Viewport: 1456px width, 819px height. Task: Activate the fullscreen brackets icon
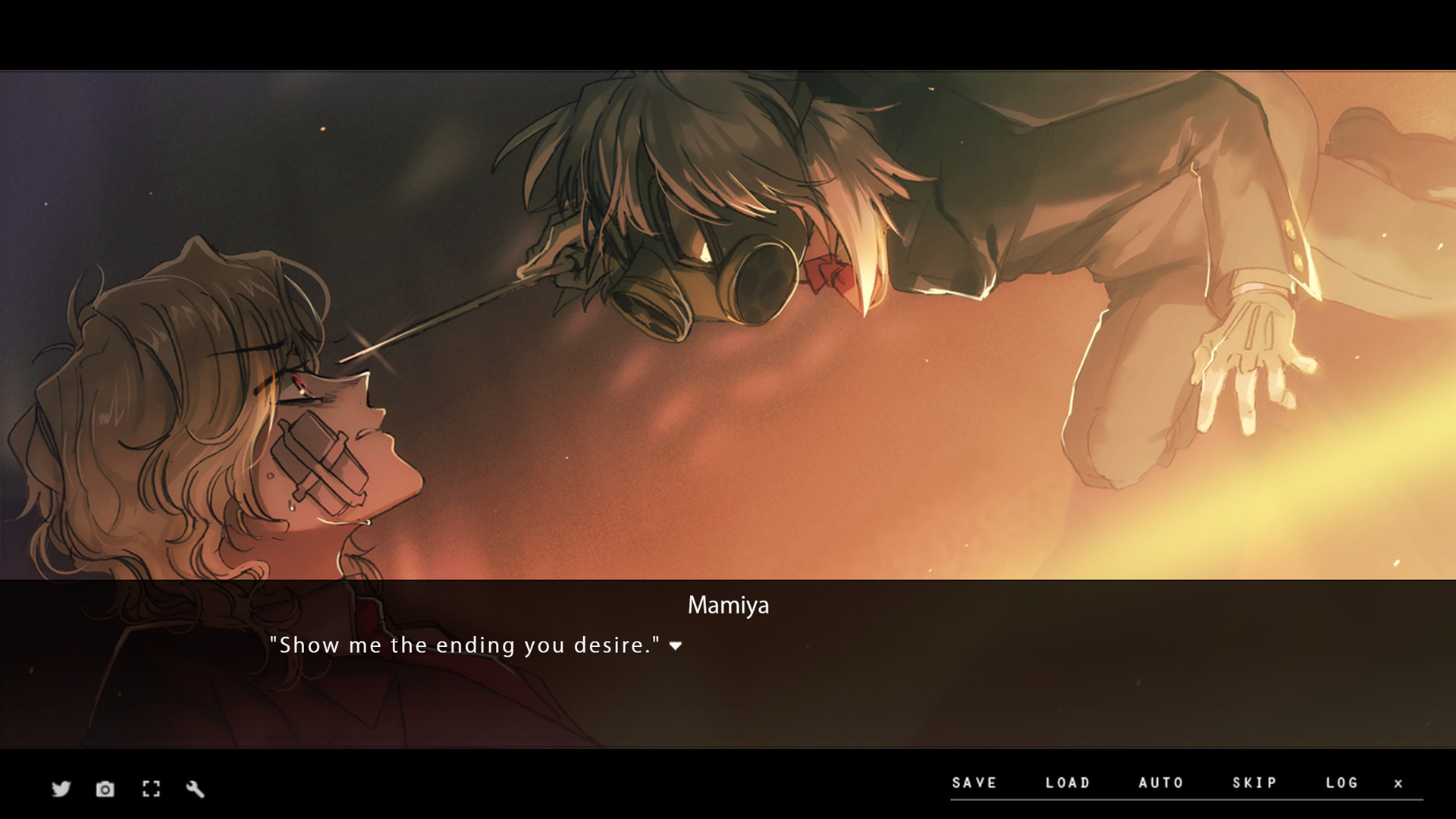point(150,789)
